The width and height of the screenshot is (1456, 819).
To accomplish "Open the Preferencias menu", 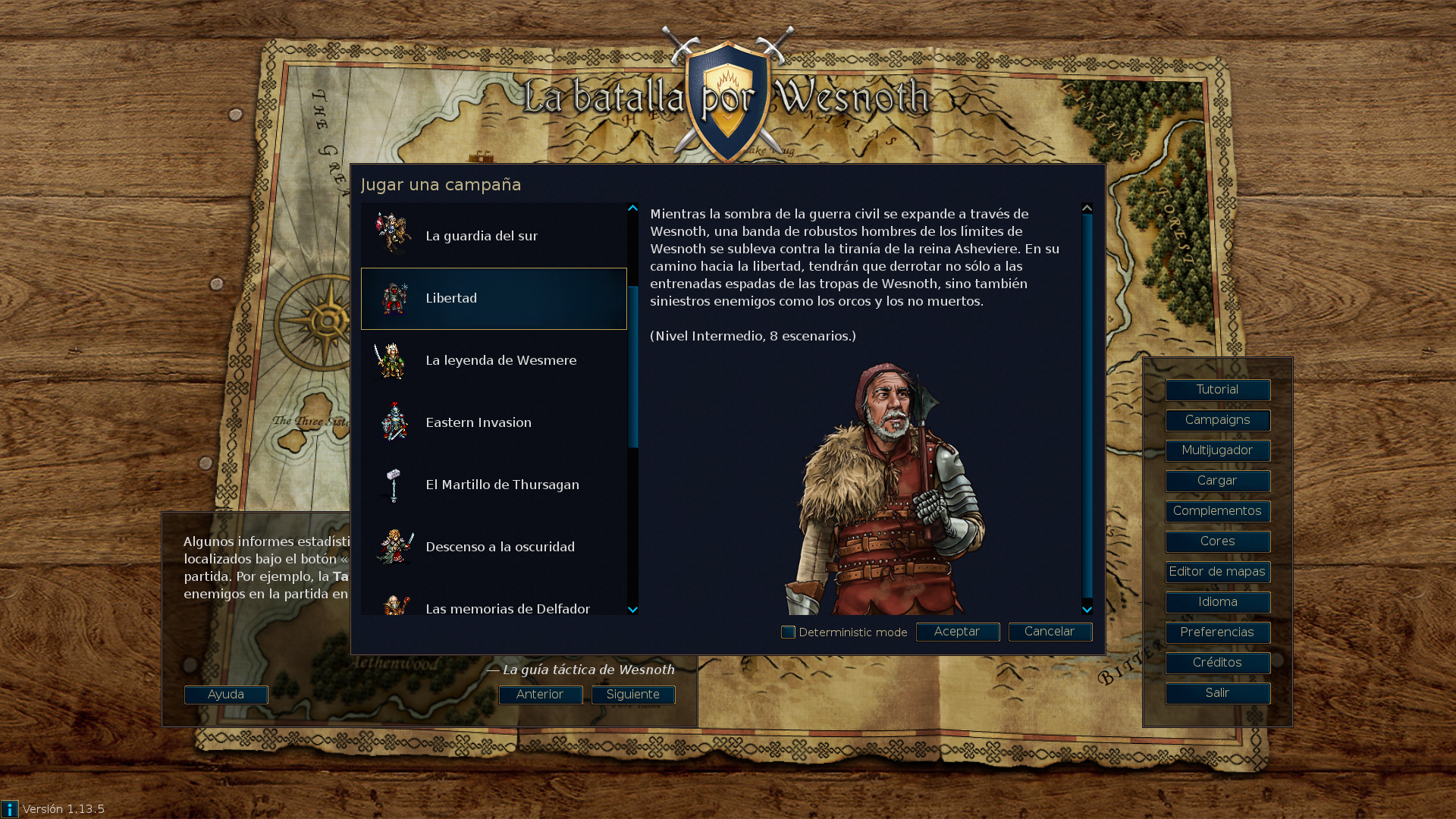I will pos(1217,632).
